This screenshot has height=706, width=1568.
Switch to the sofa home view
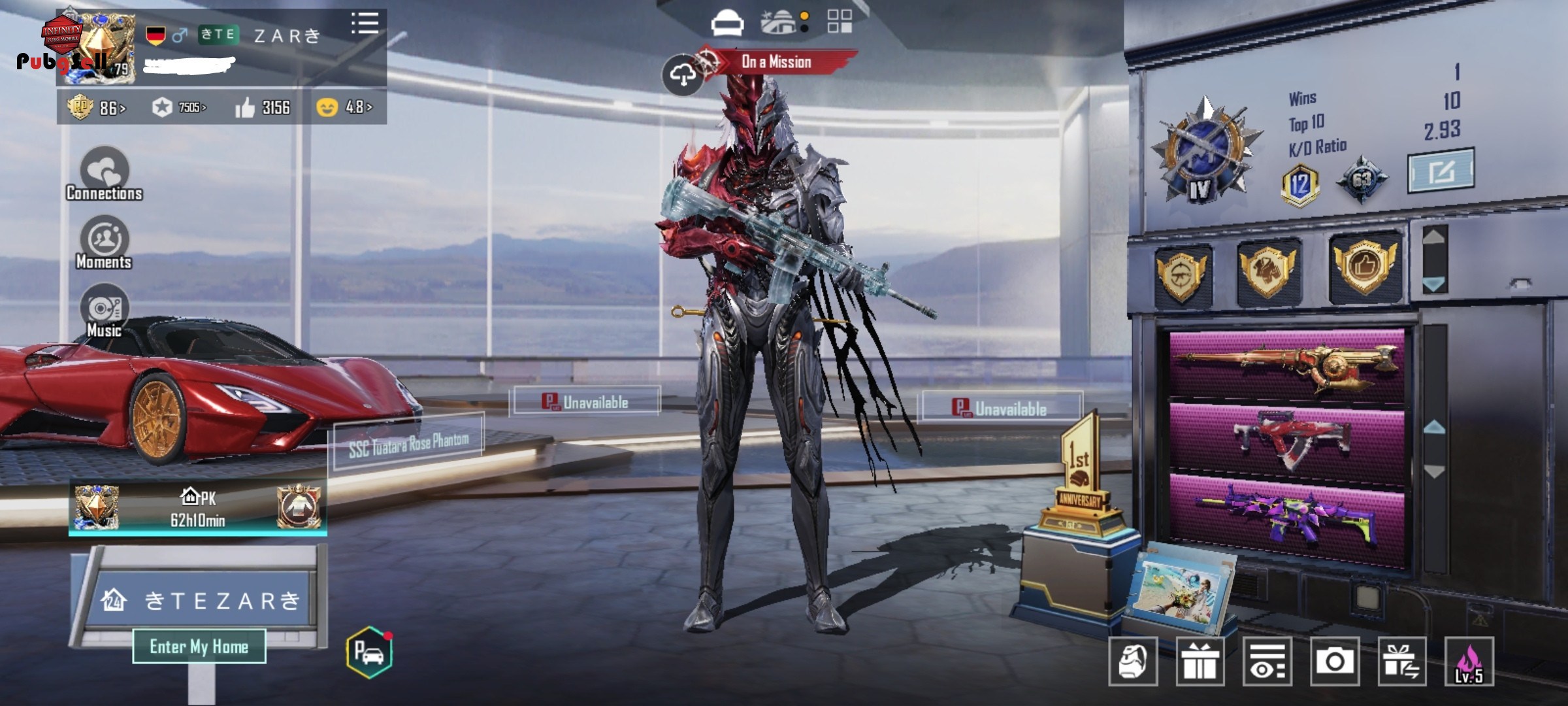pyautogui.click(x=727, y=23)
